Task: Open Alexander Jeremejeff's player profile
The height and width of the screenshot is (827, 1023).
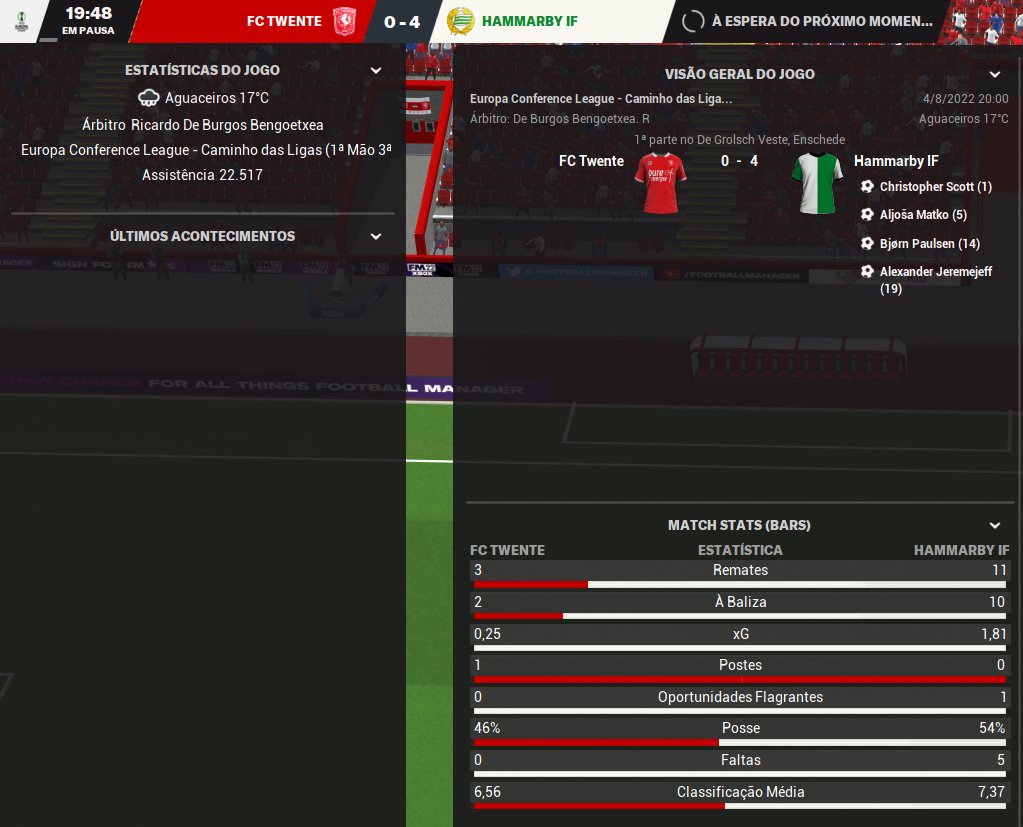Action: click(x=935, y=272)
